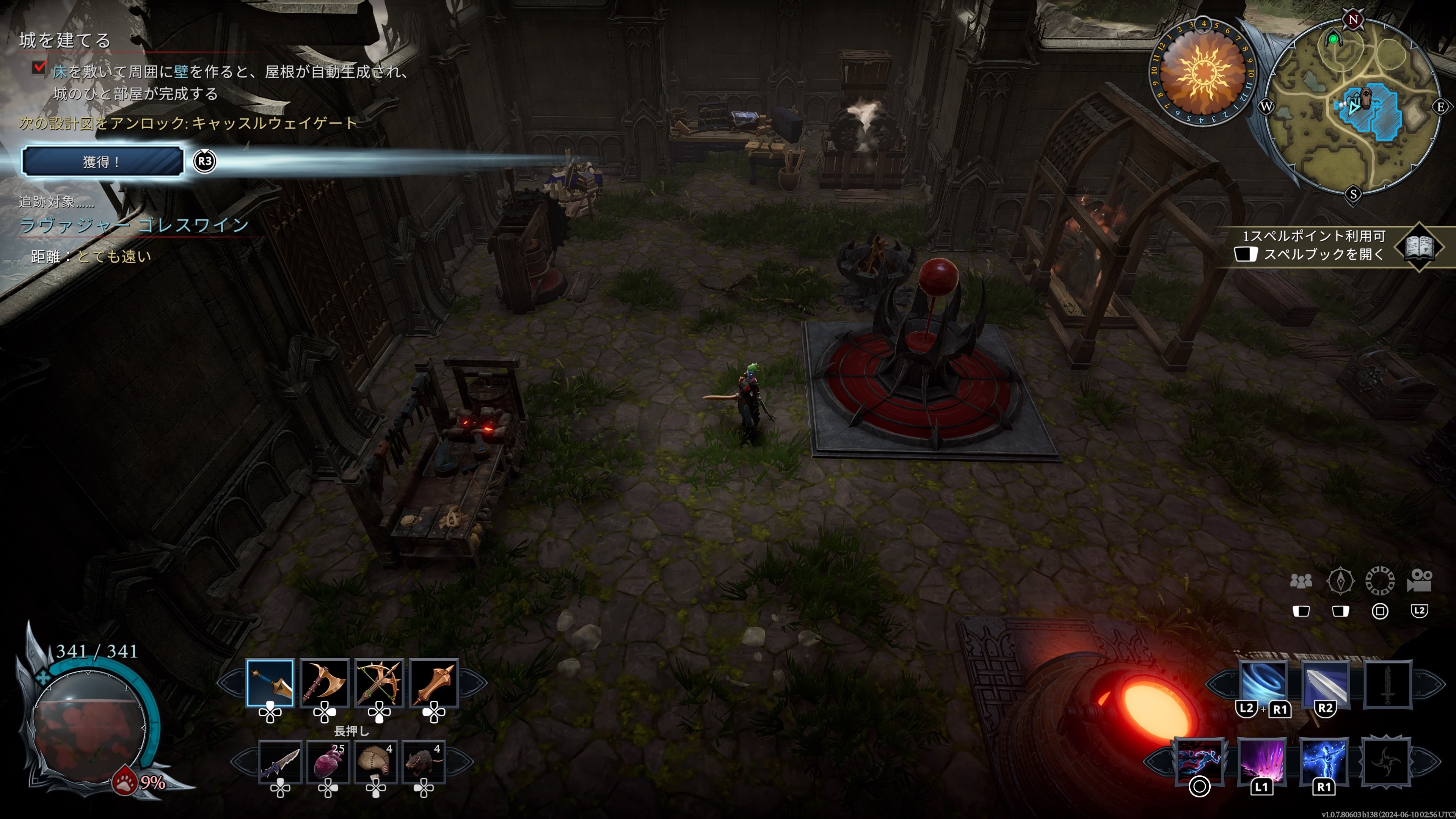
Task: Use the rat item from the hotbar
Action: (424, 762)
